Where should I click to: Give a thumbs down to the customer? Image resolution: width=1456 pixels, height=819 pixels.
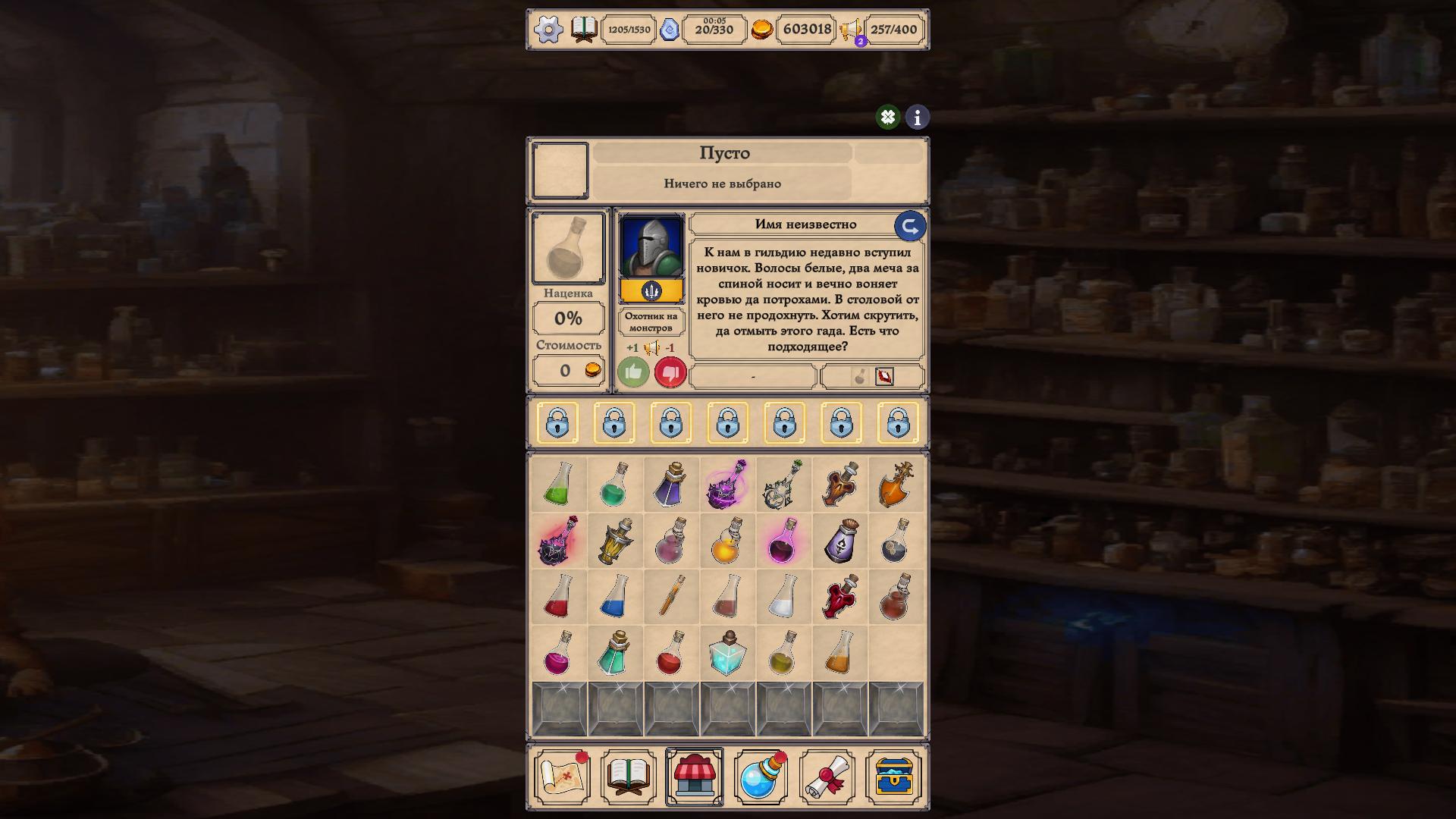(669, 372)
